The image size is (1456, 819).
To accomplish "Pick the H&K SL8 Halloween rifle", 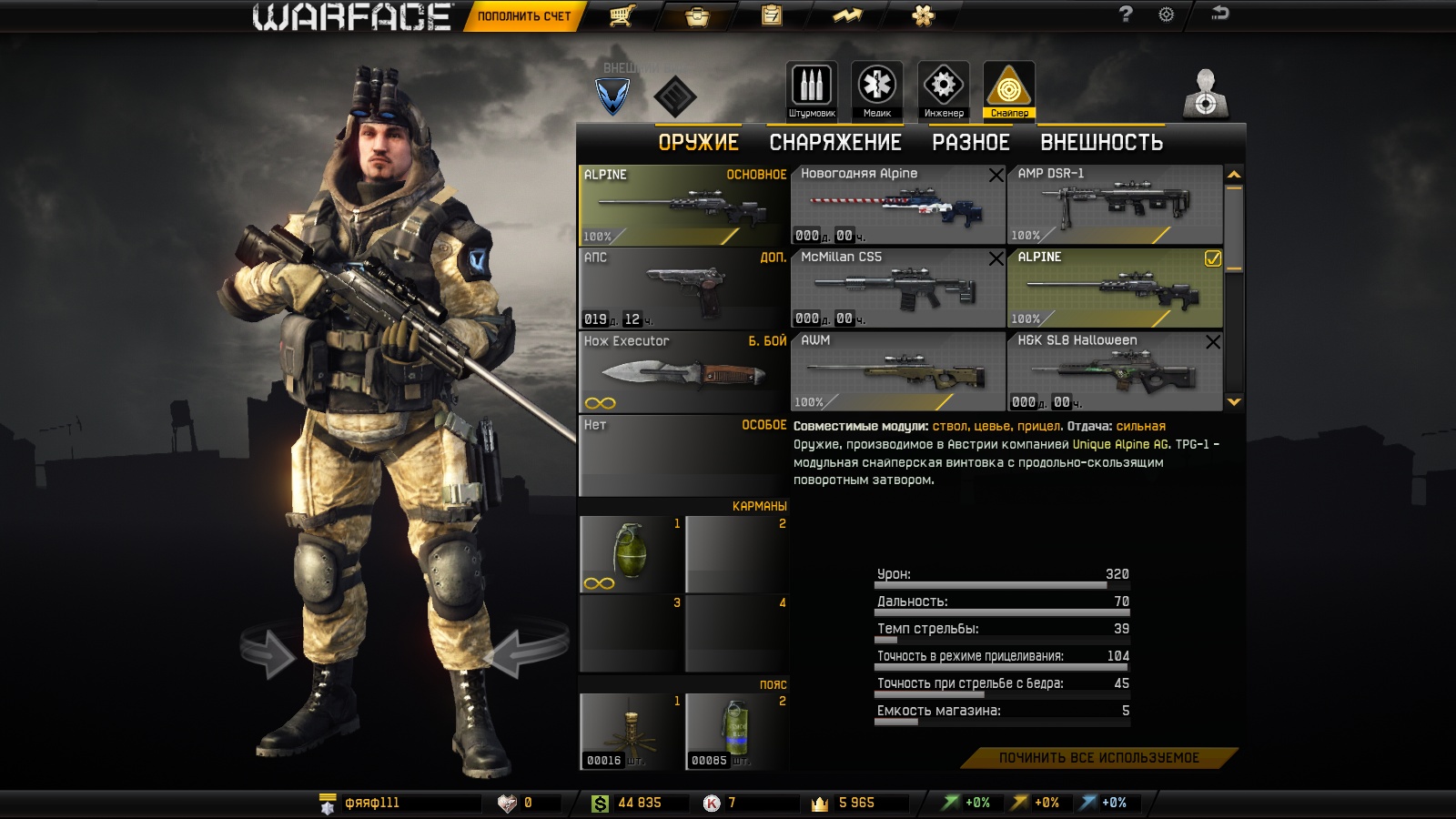I will [x=1114, y=371].
